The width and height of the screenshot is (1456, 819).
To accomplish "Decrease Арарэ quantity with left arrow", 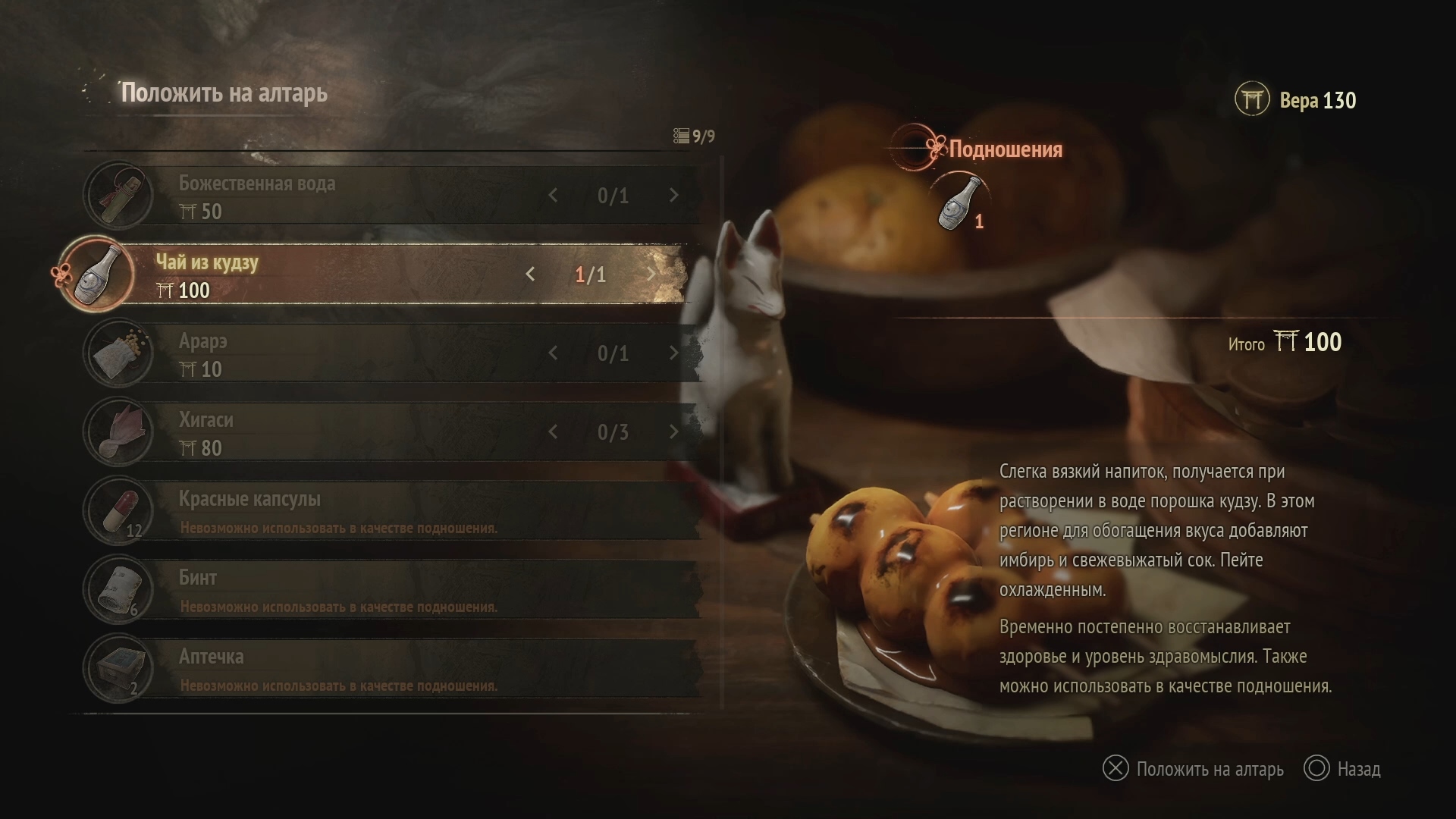I will (x=553, y=353).
